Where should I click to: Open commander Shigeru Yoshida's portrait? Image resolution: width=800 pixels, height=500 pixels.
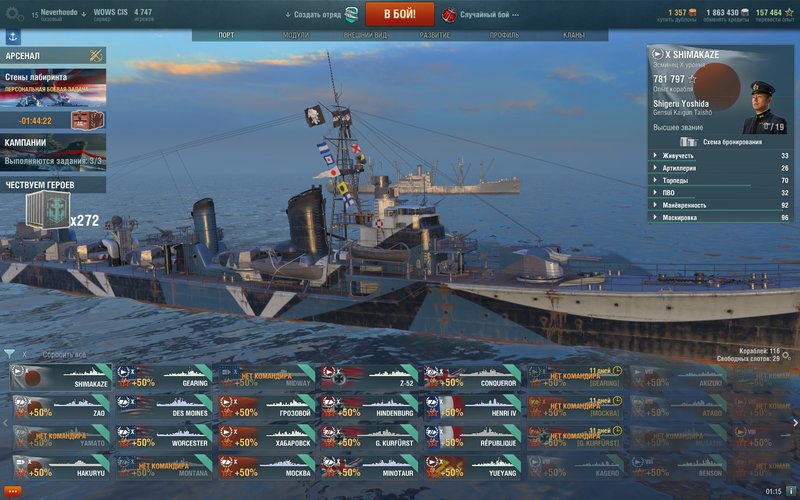[764, 106]
